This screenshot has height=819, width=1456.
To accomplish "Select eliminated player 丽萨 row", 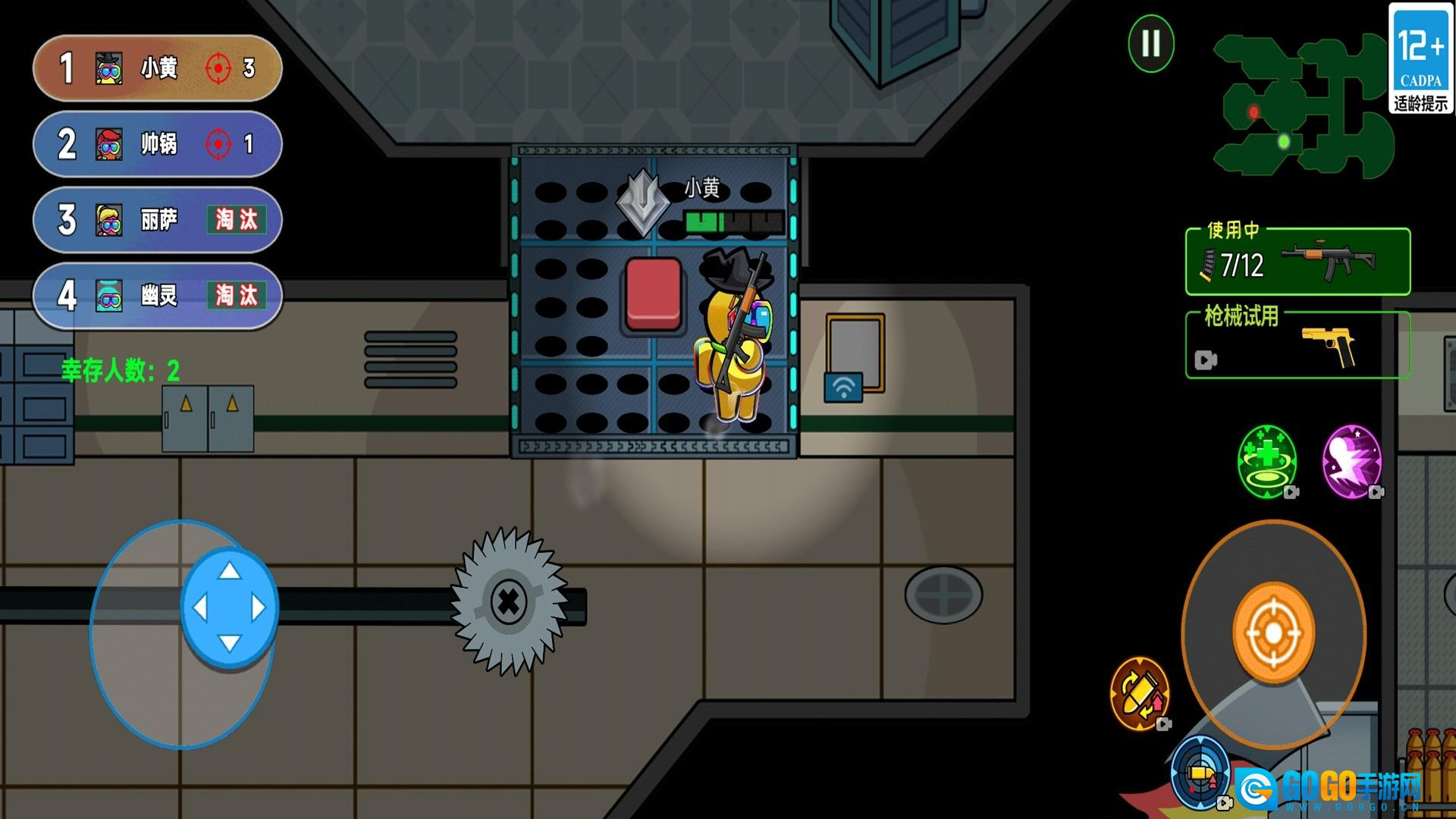I will [158, 220].
